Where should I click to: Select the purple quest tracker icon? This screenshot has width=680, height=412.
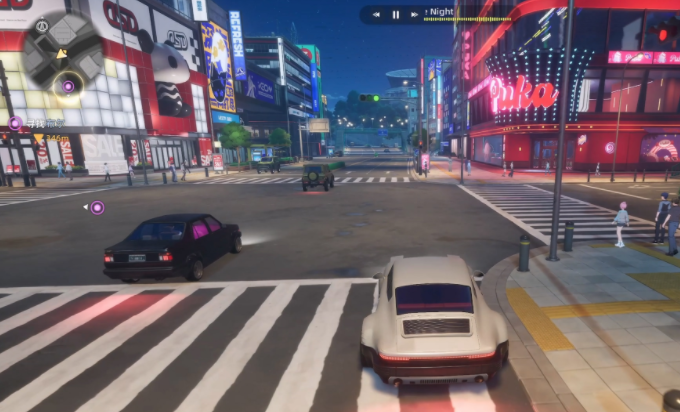coord(15,123)
